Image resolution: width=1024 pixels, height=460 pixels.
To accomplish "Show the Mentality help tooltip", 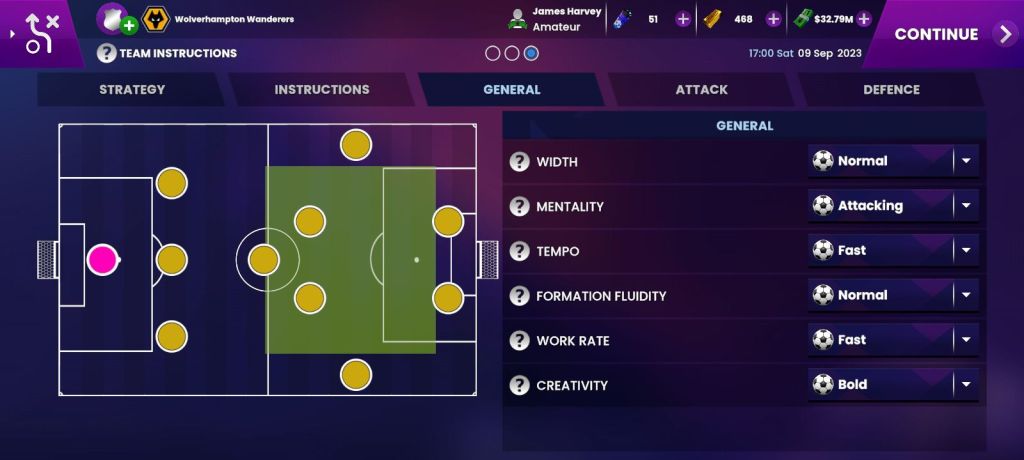I will (519, 207).
